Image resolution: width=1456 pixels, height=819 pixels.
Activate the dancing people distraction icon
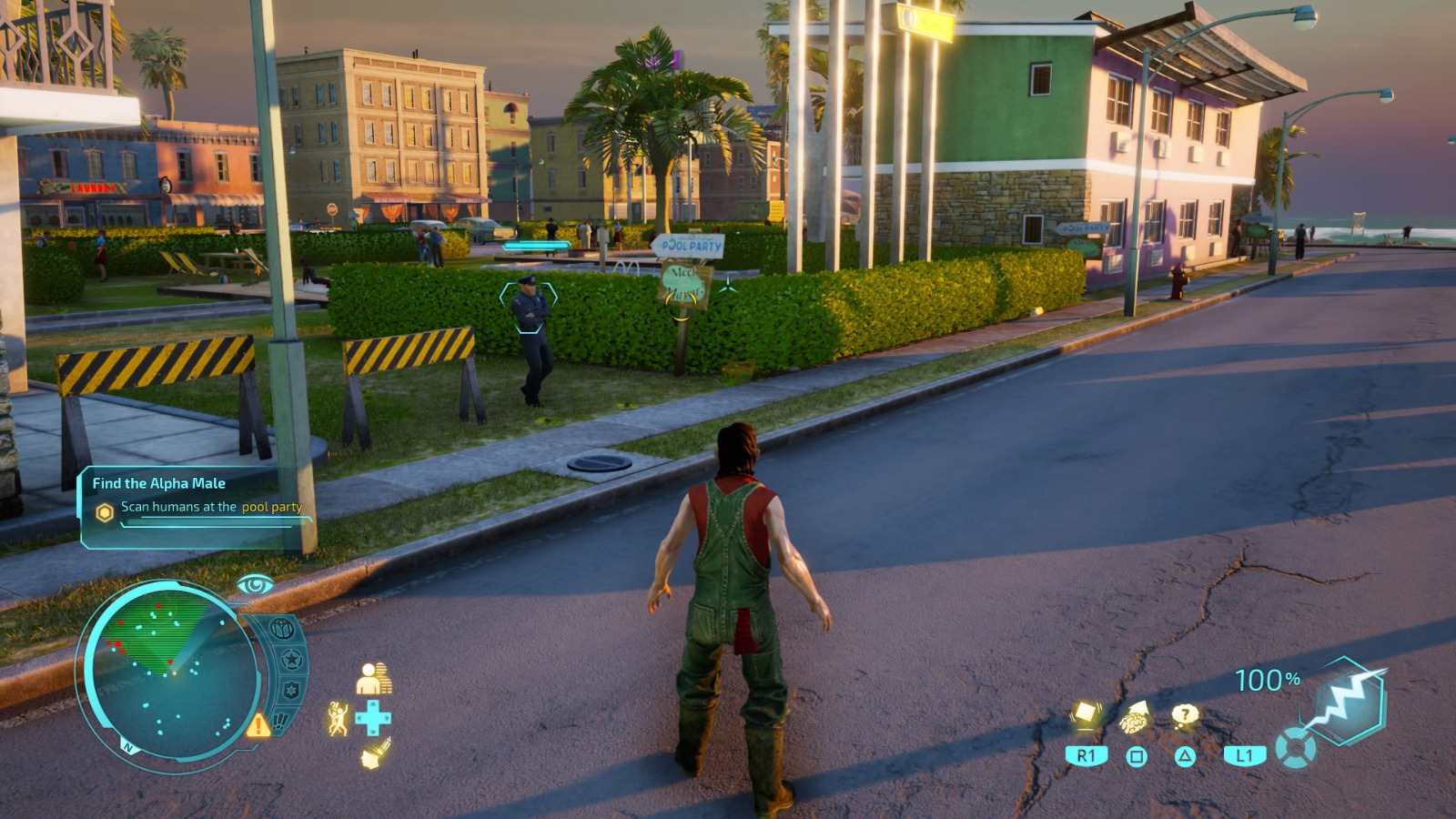point(338,719)
